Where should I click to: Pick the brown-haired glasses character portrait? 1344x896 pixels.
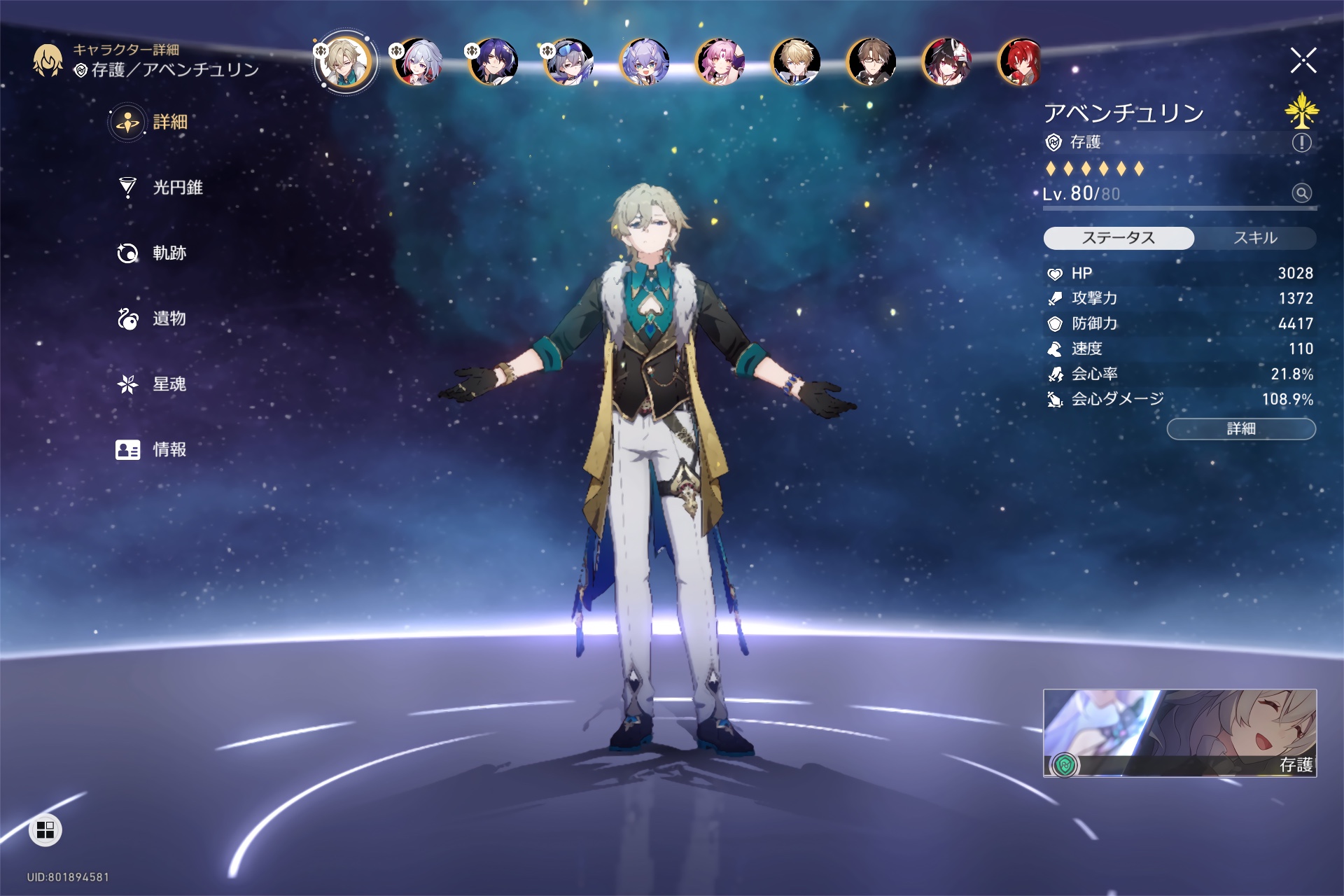[870, 62]
